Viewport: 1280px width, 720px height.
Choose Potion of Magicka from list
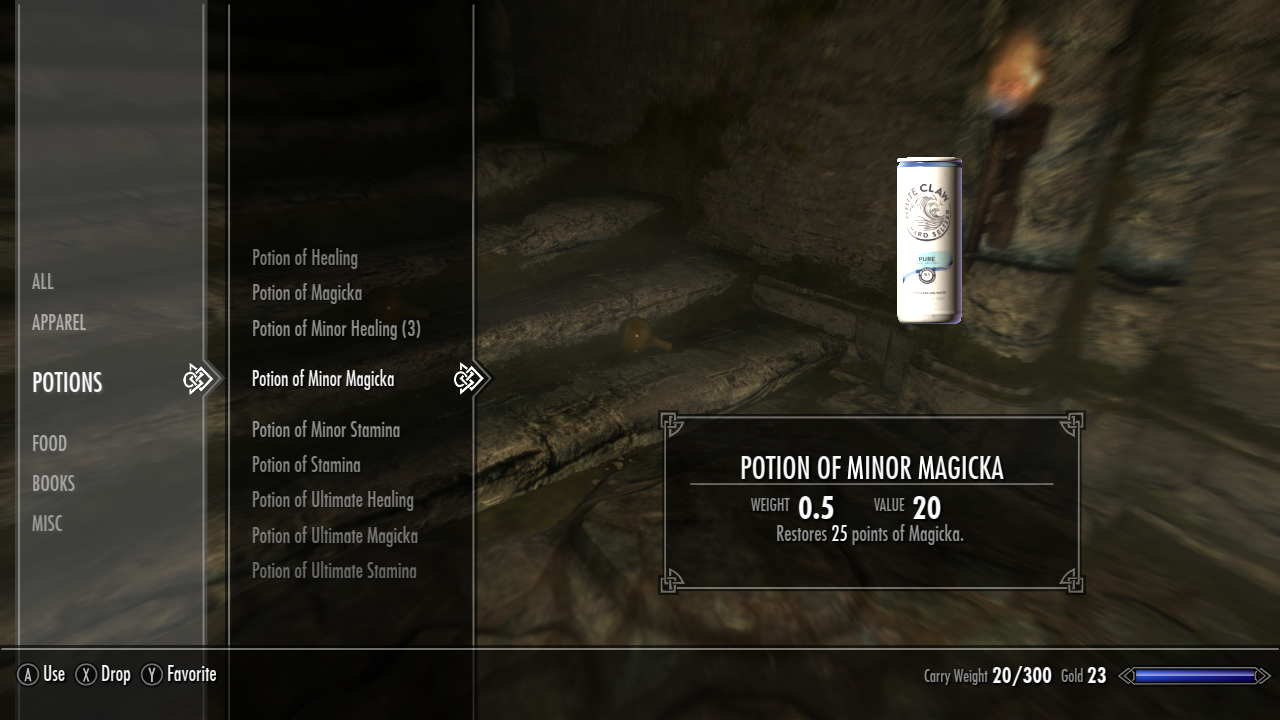click(307, 293)
